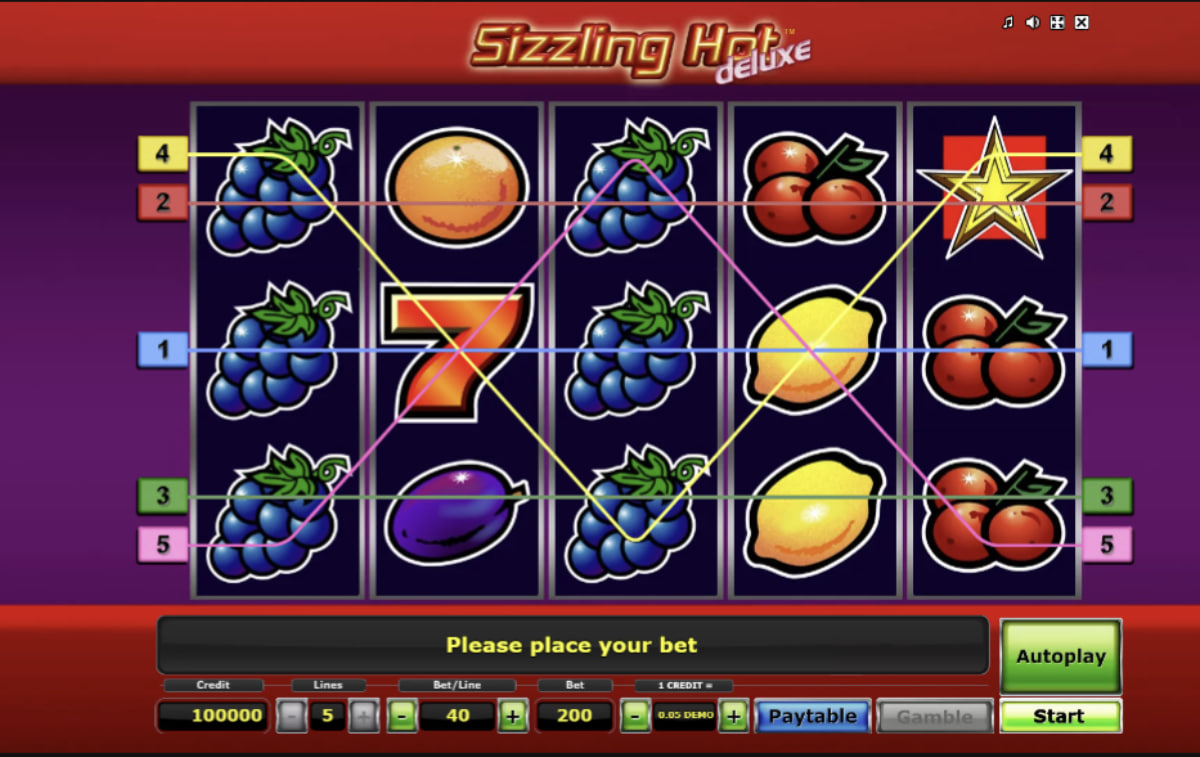
Task: Open the Paytable
Action: tap(812, 716)
